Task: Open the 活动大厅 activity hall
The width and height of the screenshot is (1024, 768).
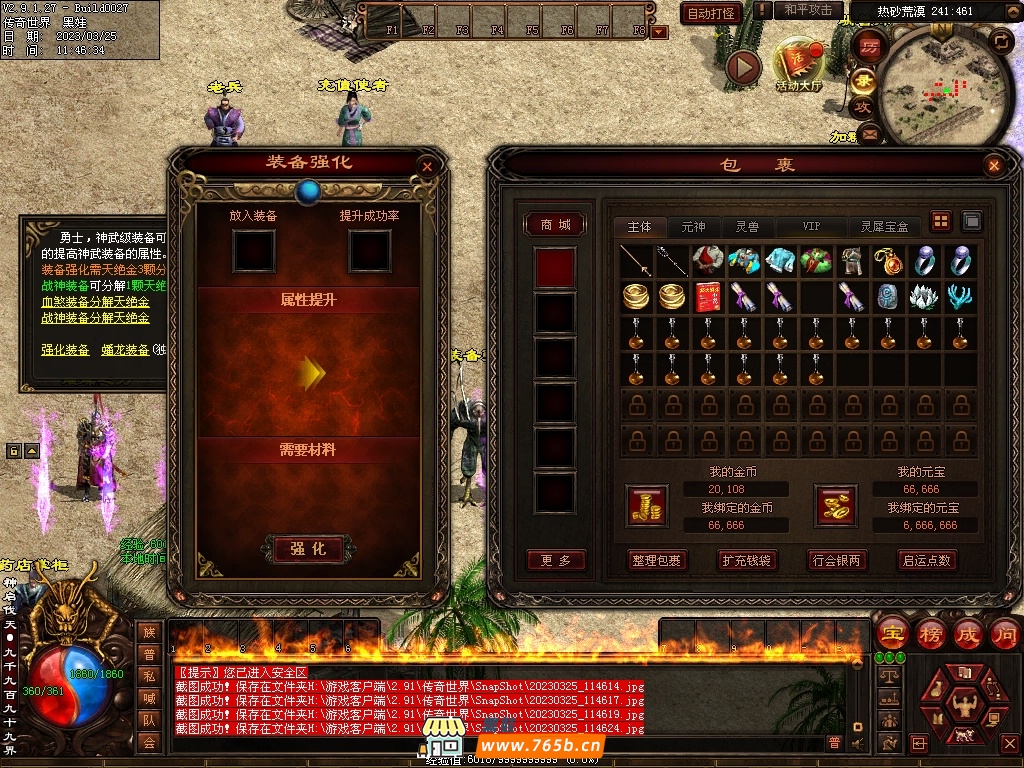Action: click(798, 67)
